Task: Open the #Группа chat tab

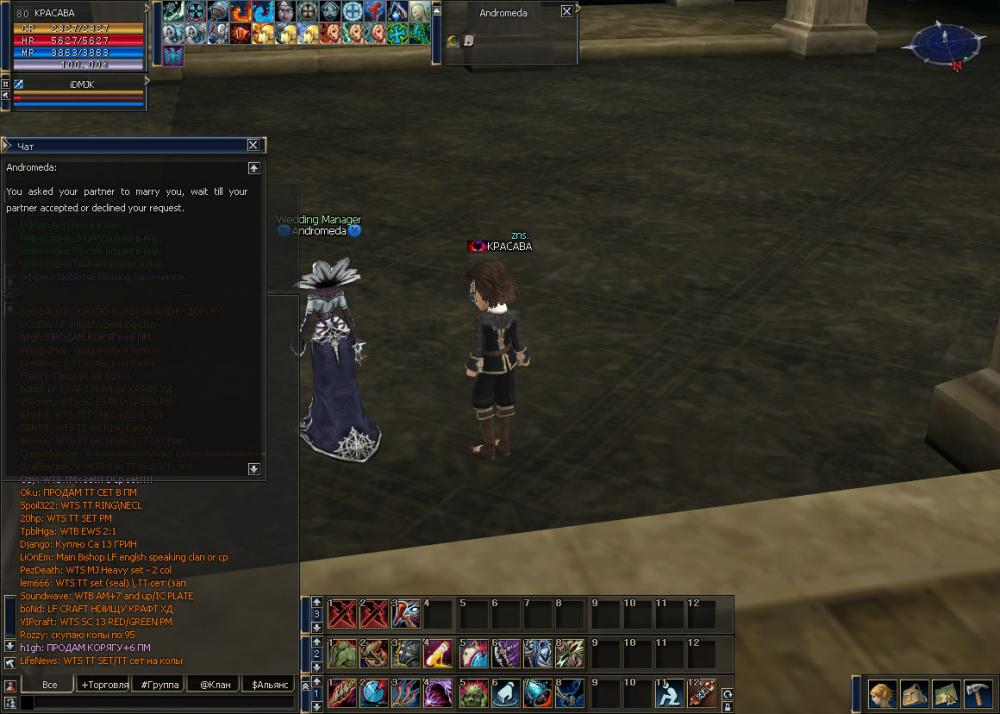Action: tap(160, 685)
